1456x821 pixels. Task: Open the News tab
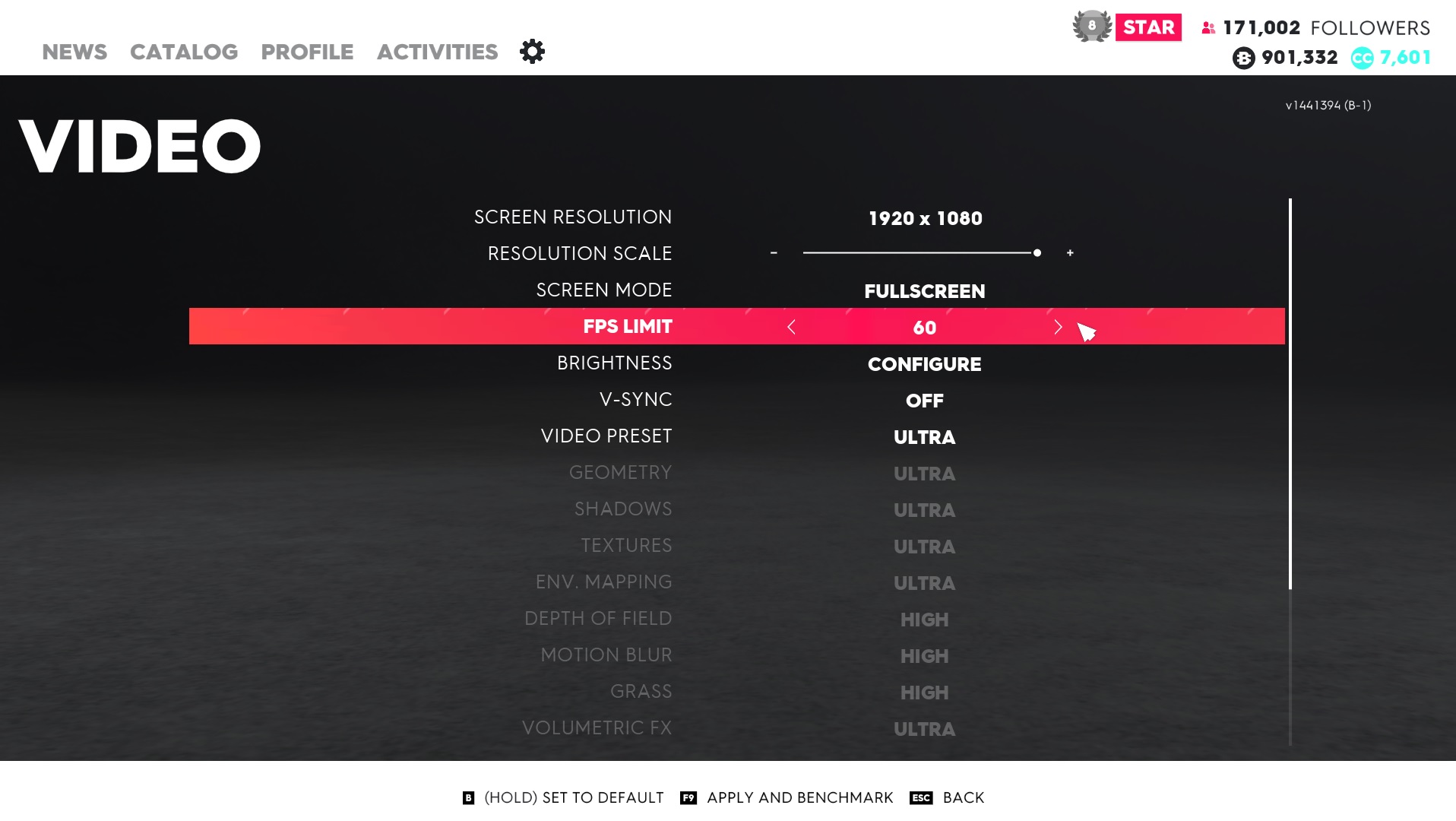pyautogui.click(x=74, y=52)
